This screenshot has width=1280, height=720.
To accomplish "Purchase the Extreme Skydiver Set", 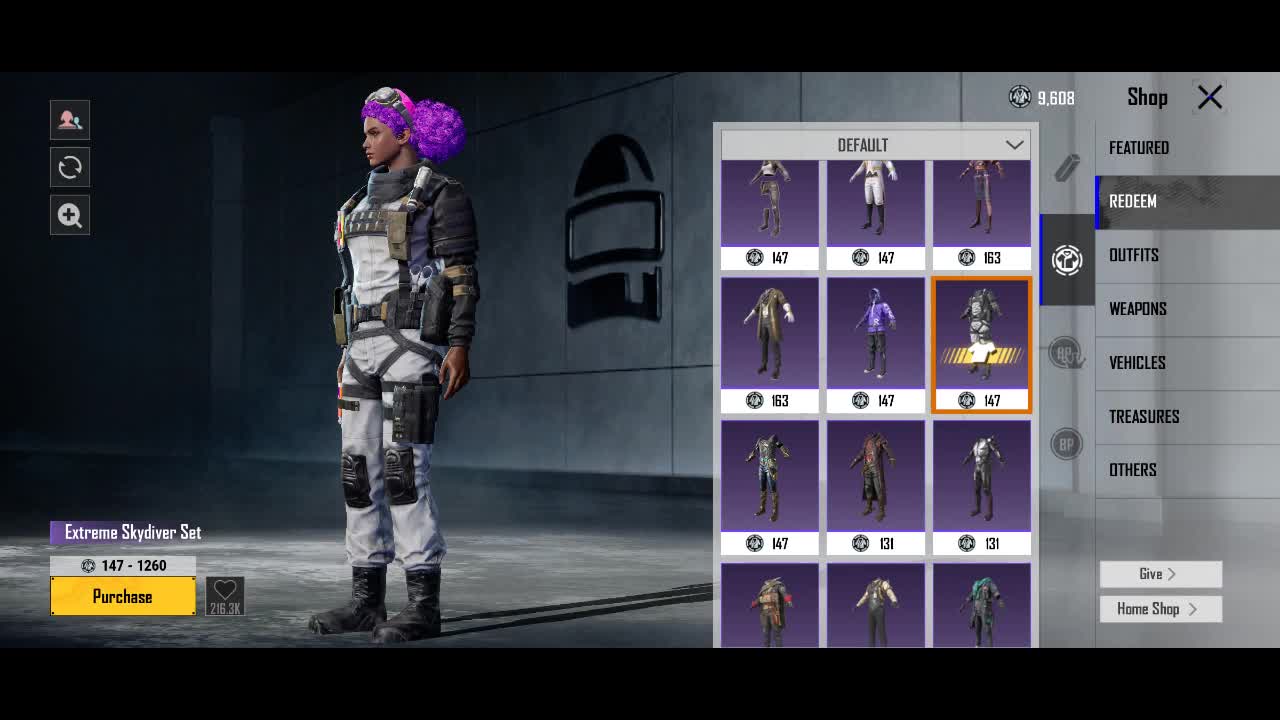I will [123, 596].
